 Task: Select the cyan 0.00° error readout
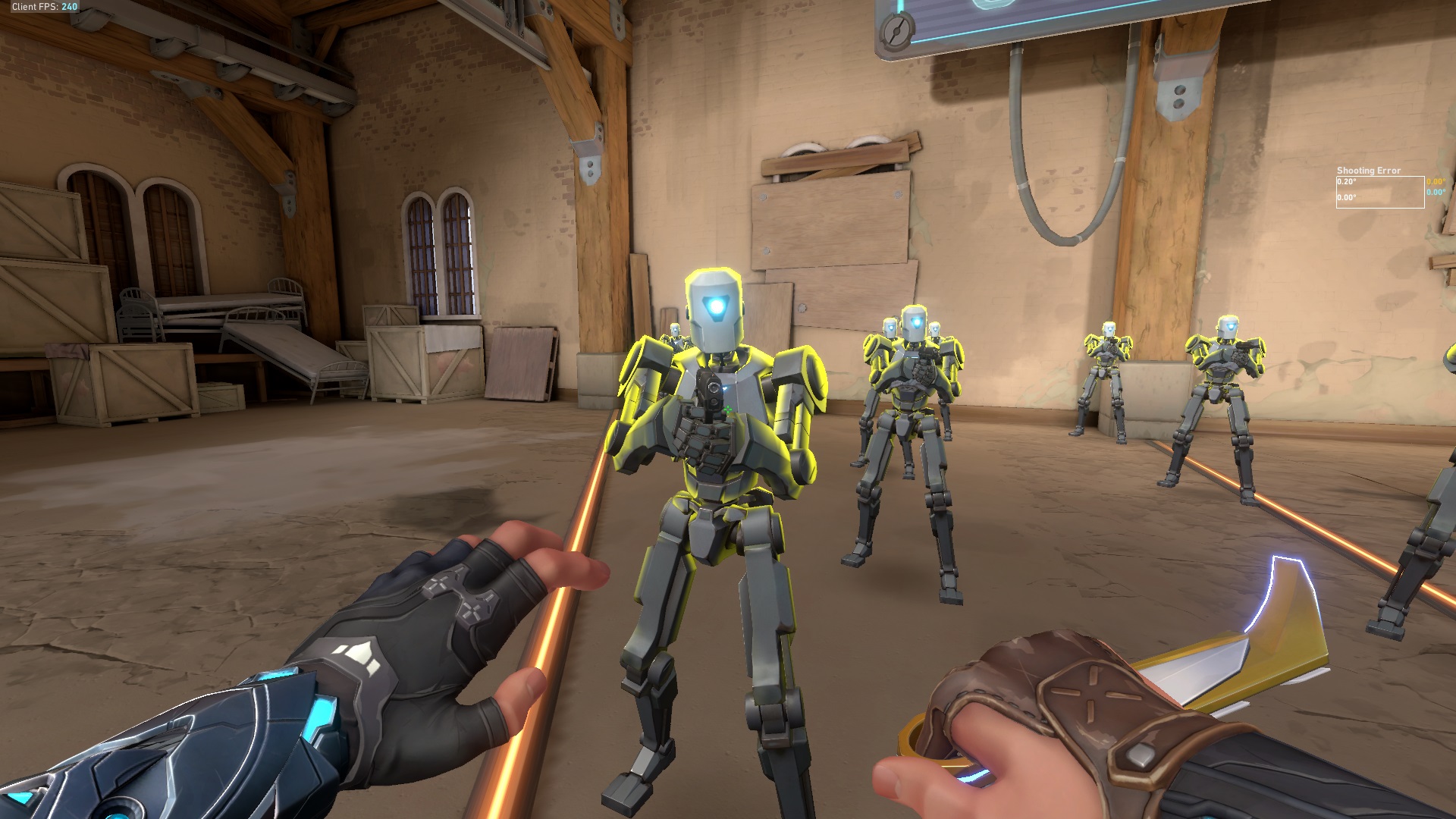click(x=1436, y=193)
